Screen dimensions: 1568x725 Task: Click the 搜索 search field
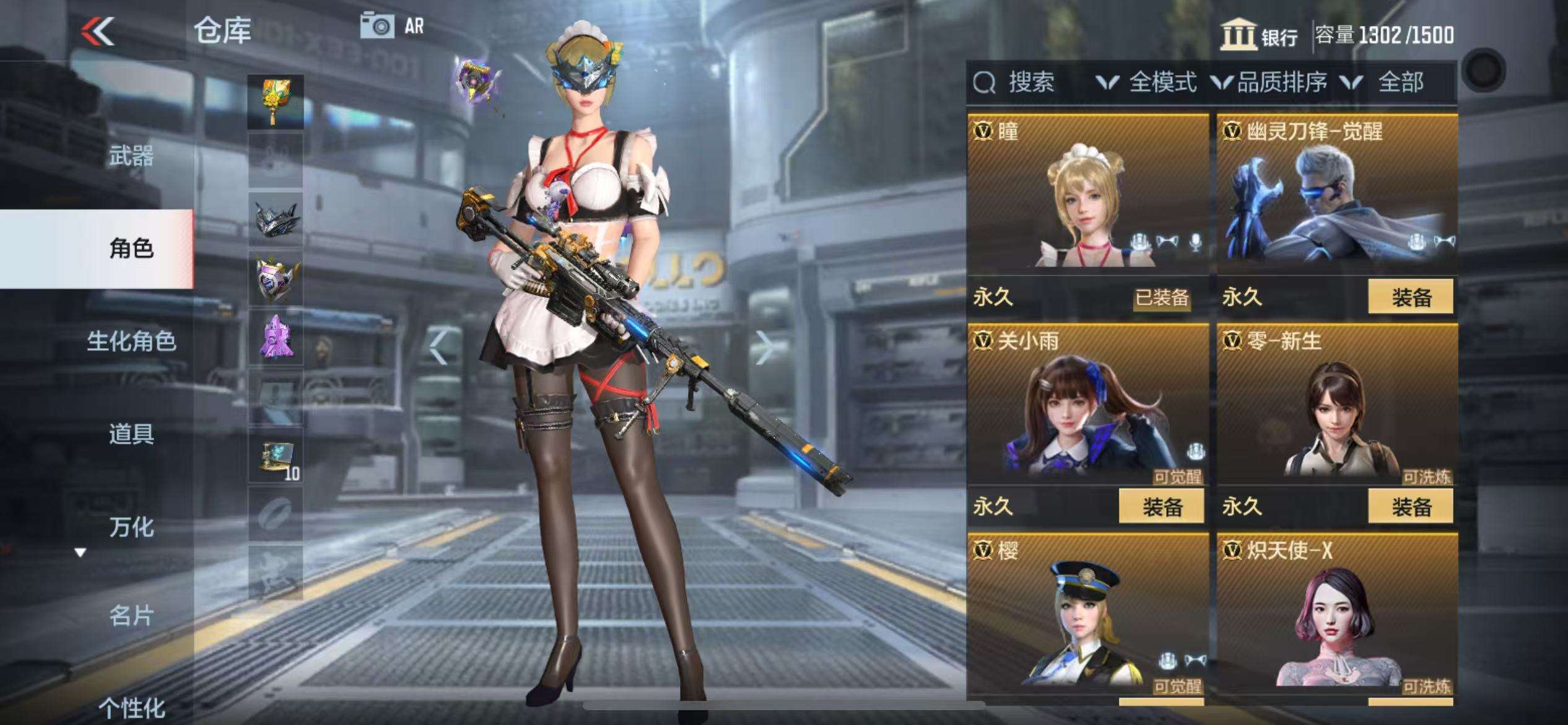1030,82
